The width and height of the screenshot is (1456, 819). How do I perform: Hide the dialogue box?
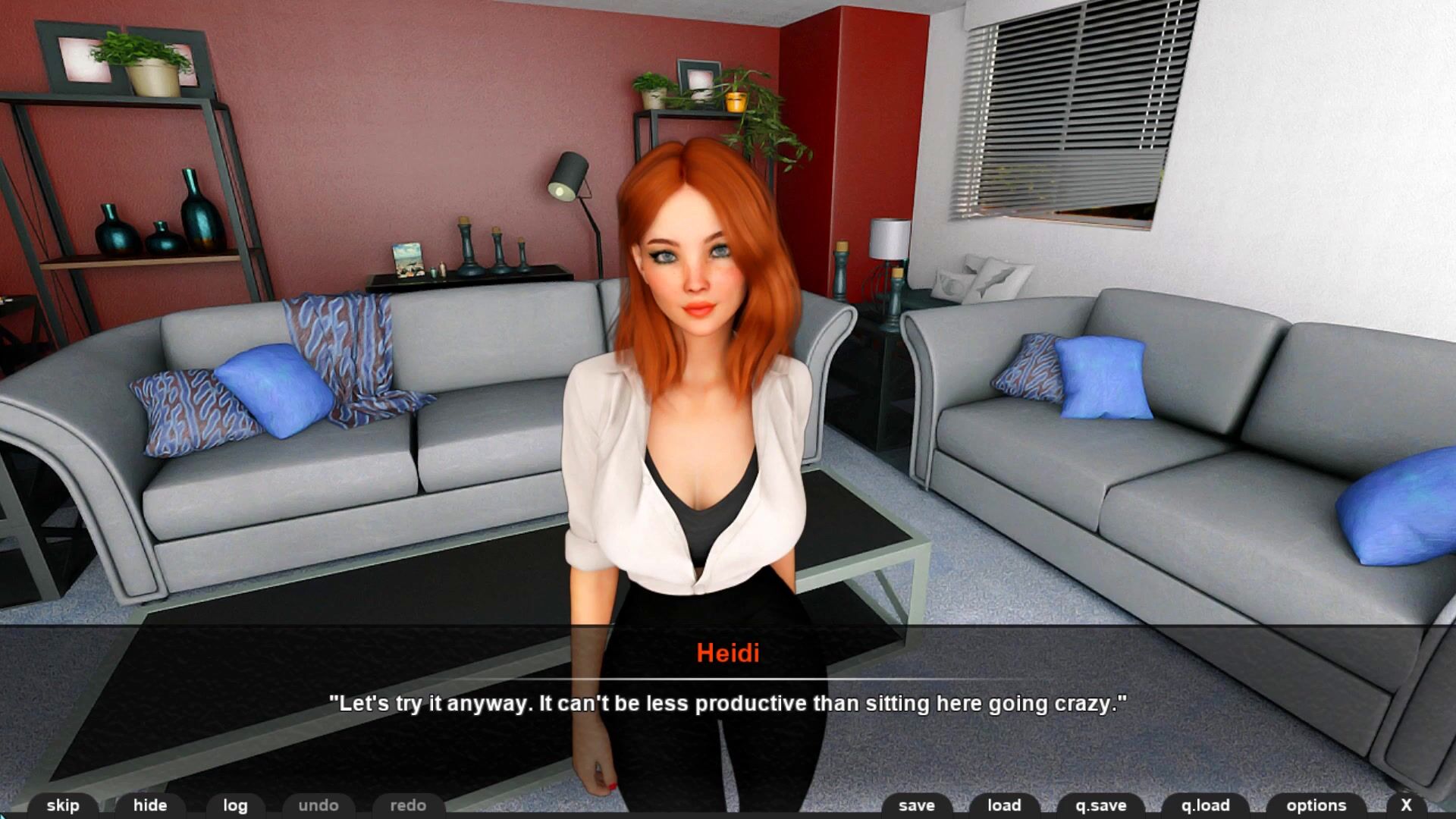tap(150, 805)
